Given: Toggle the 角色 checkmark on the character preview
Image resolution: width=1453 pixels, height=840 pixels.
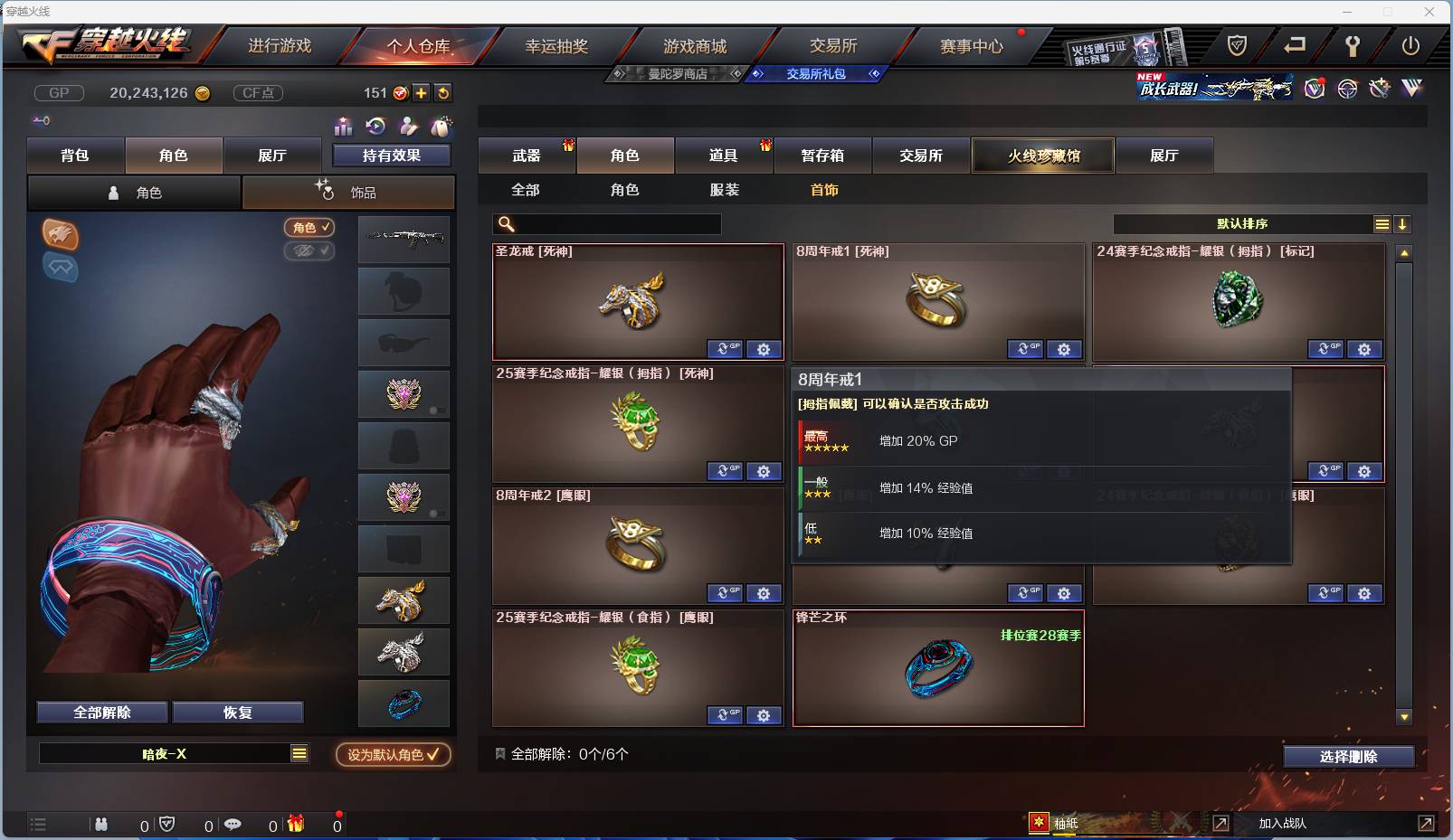Looking at the screenshot, I should click(309, 228).
